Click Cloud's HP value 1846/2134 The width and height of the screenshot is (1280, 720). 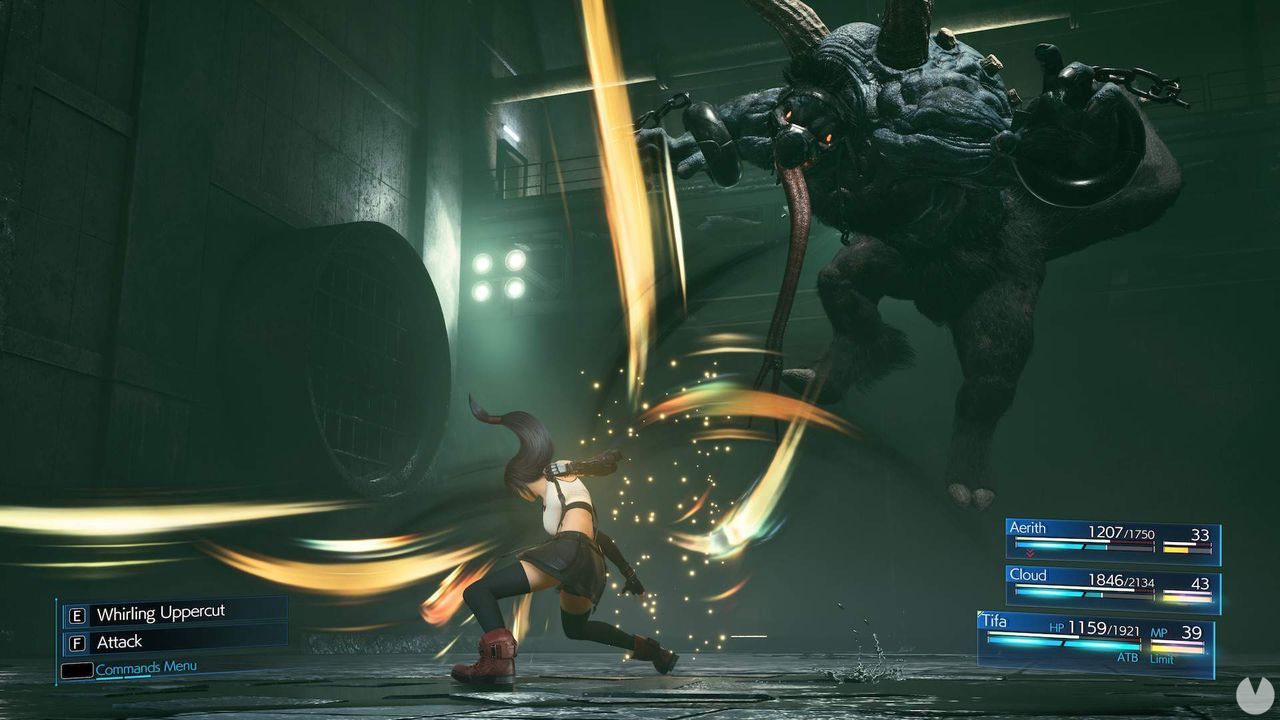[1121, 582]
